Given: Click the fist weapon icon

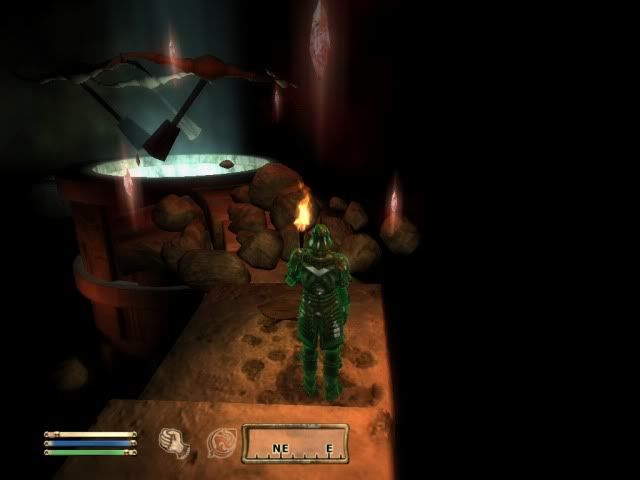Looking at the screenshot, I should pos(177,441).
